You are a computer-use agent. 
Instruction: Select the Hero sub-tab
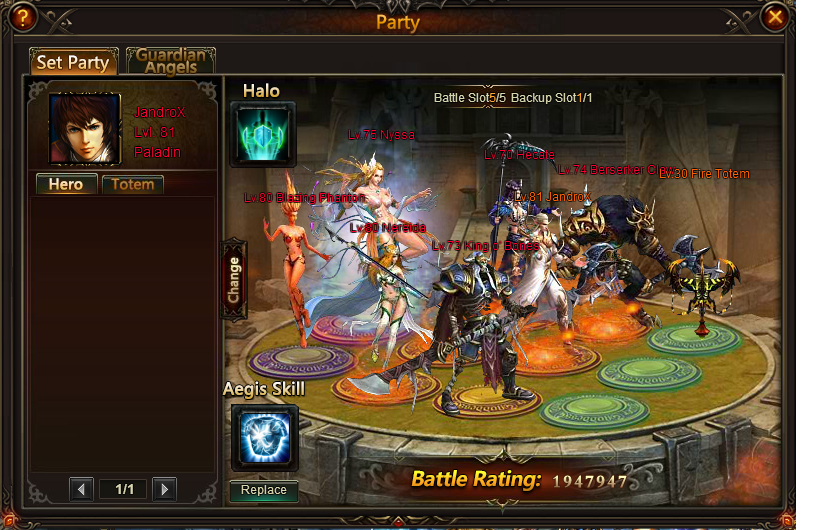[x=66, y=185]
